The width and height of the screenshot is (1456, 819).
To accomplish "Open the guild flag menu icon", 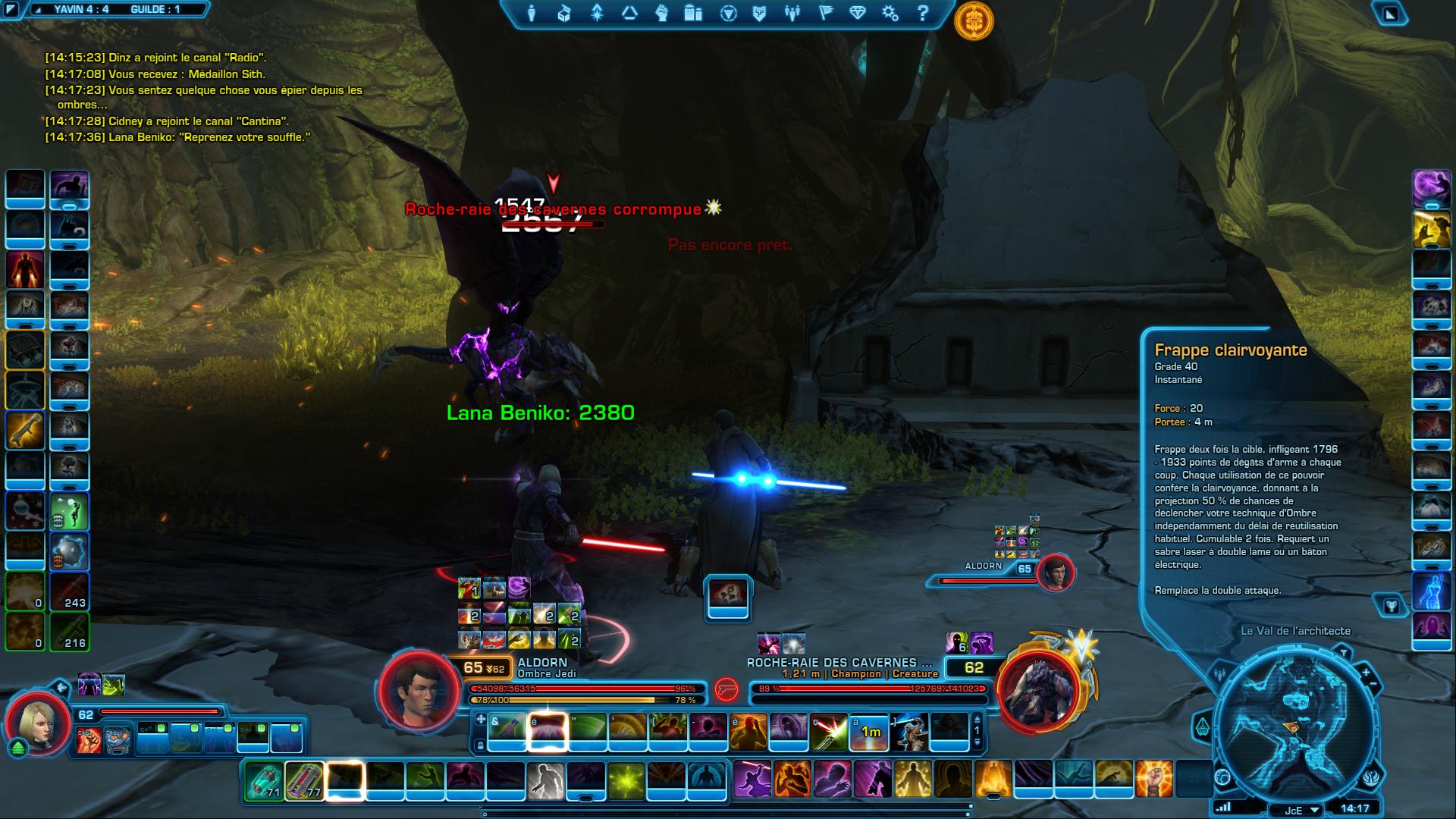I will (x=825, y=13).
